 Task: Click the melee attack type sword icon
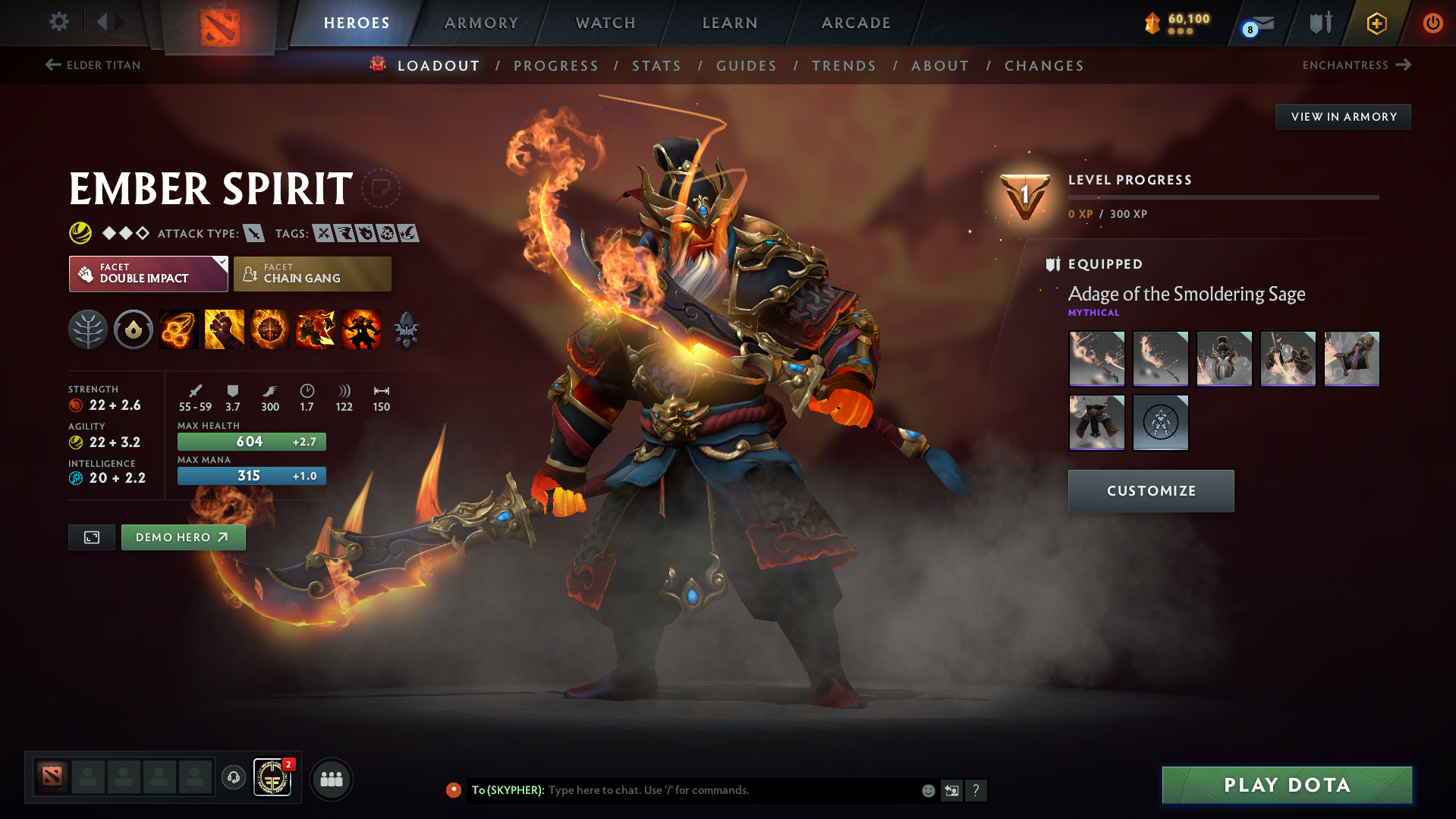253,233
